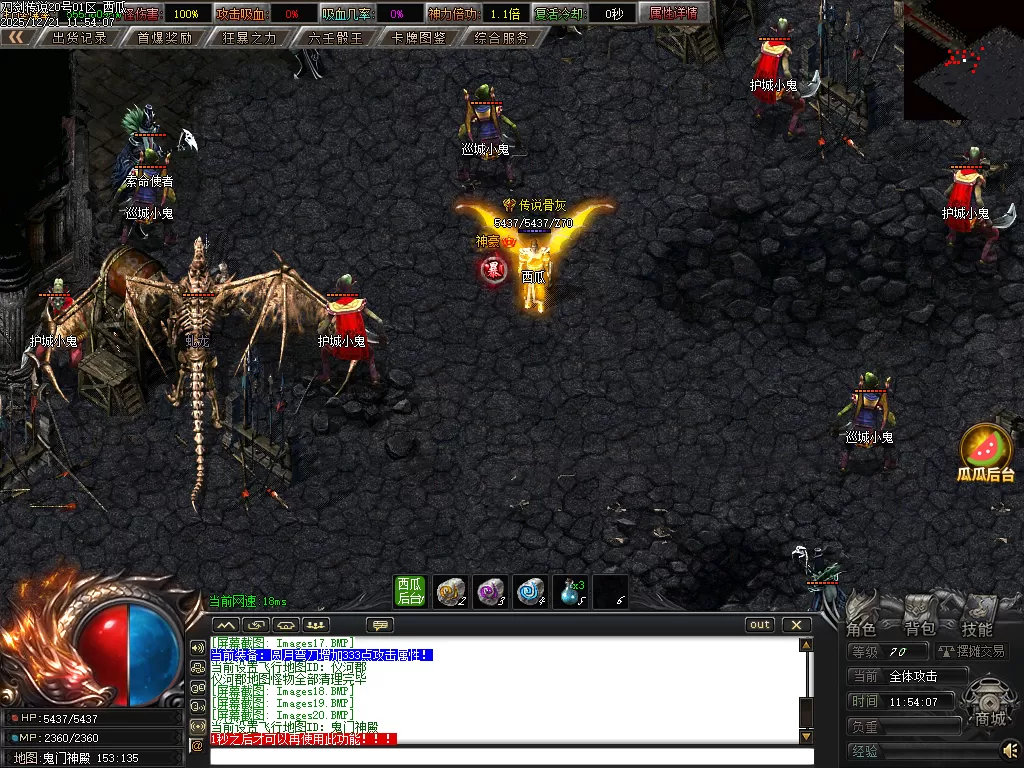Close the chat window with X
1024x768 pixels.
click(796, 625)
